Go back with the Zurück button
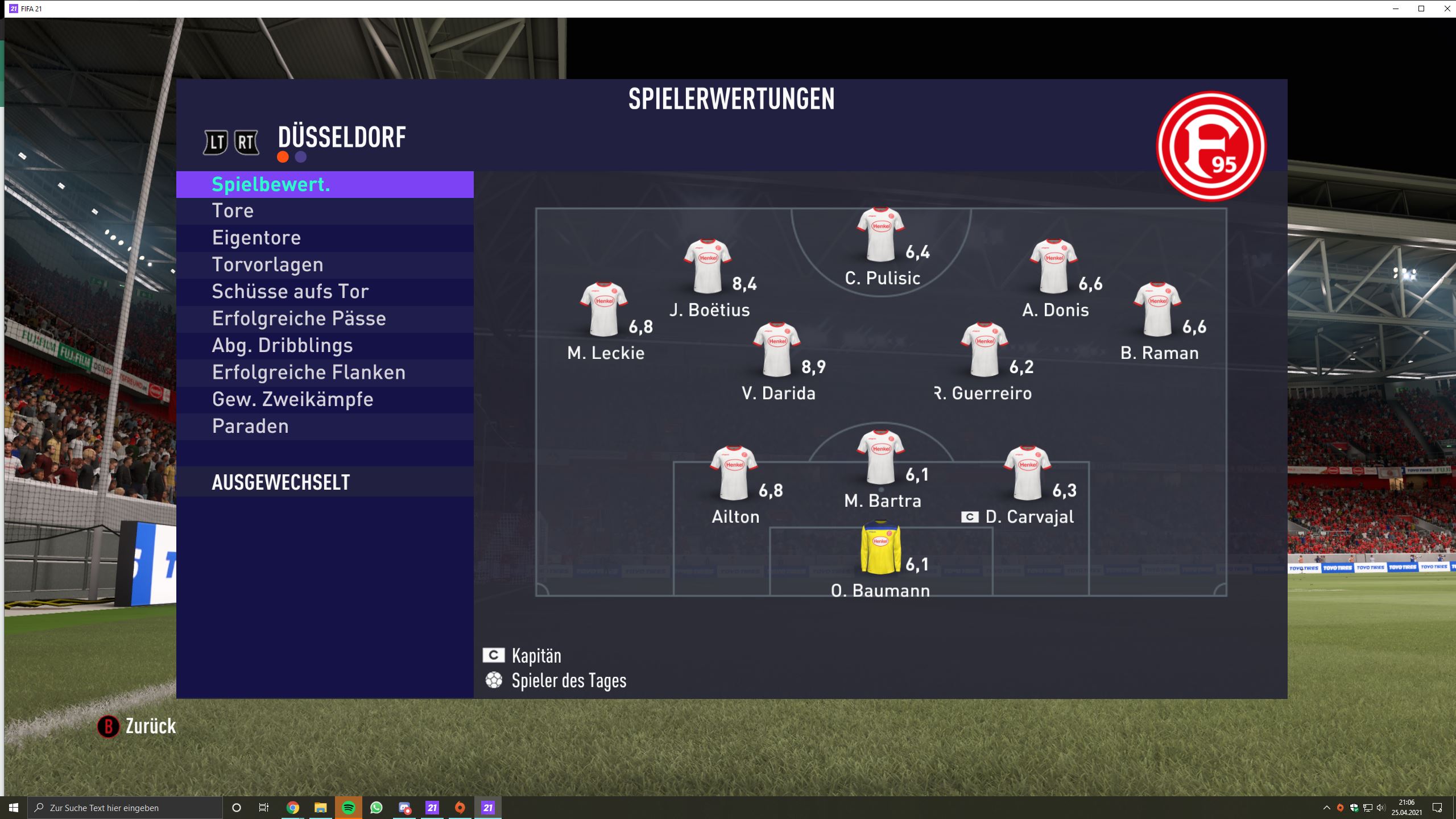The image size is (1456, 819). [137, 726]
